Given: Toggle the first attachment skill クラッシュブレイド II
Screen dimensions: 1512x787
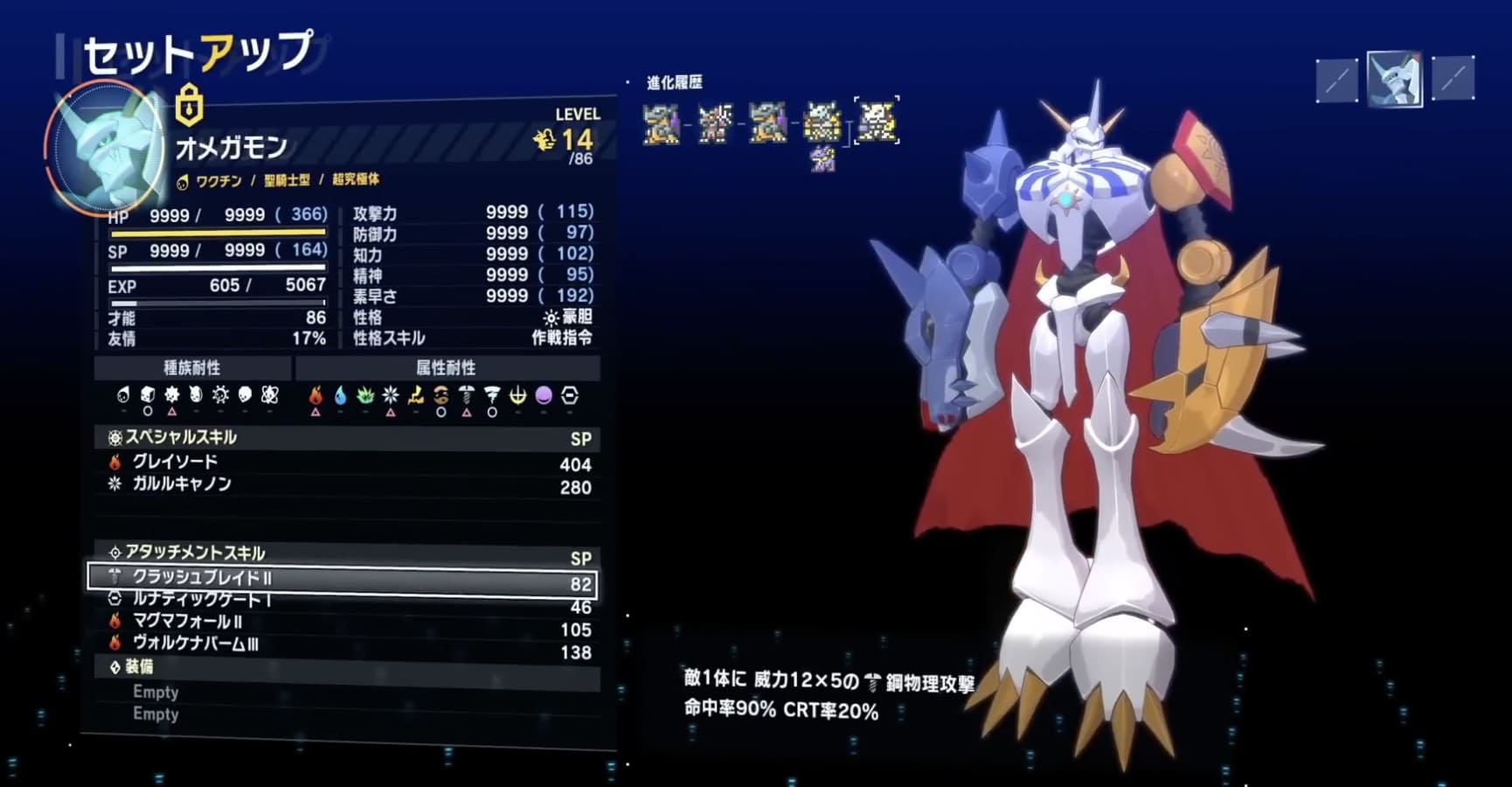Looking at the screenshot, I should 341,577.
